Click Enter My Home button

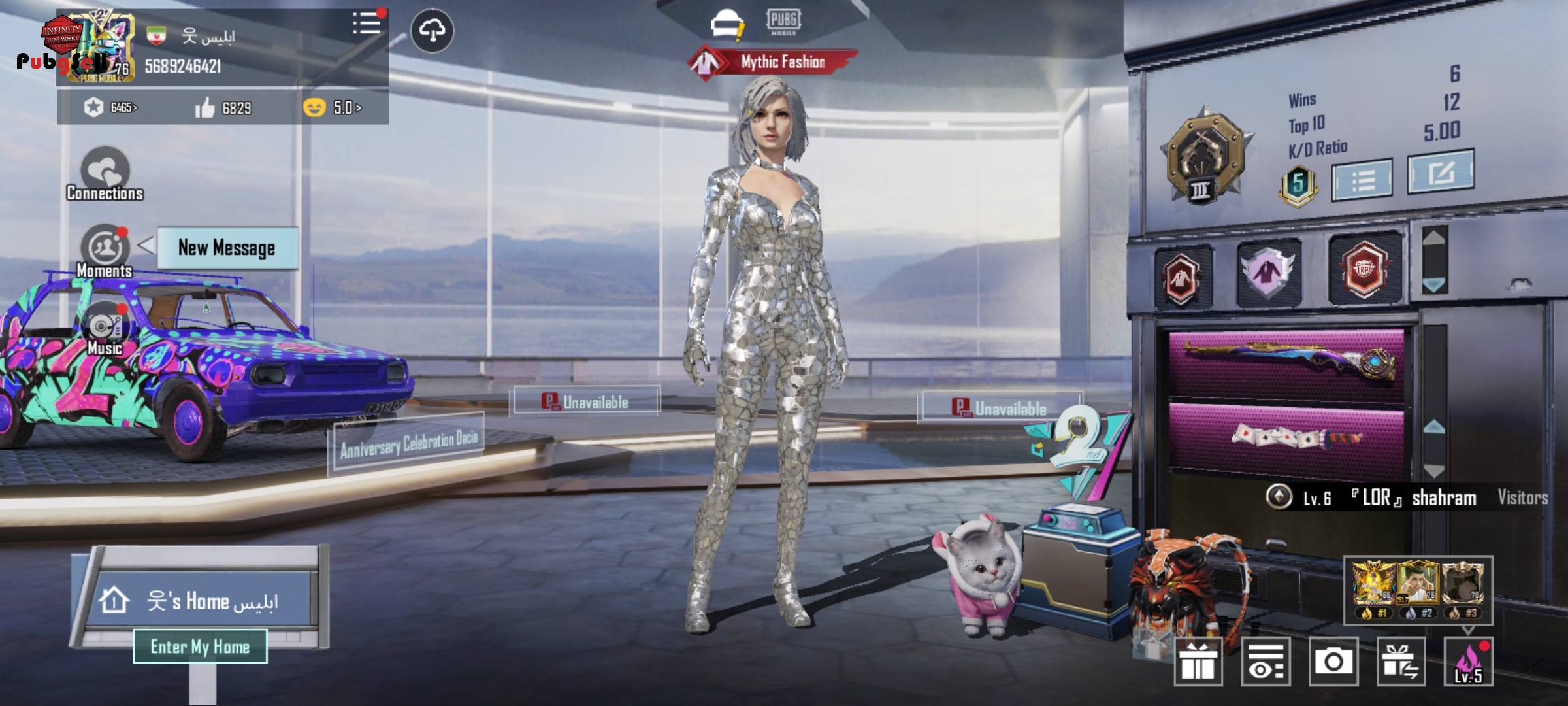click(x=200, y=647)
